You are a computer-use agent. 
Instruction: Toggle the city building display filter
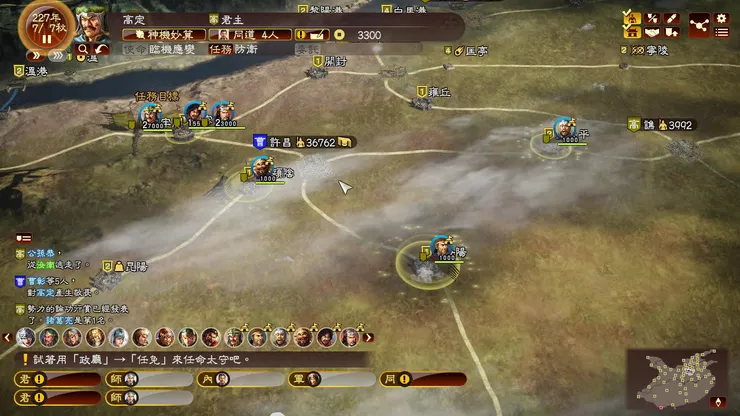[632, 32]
